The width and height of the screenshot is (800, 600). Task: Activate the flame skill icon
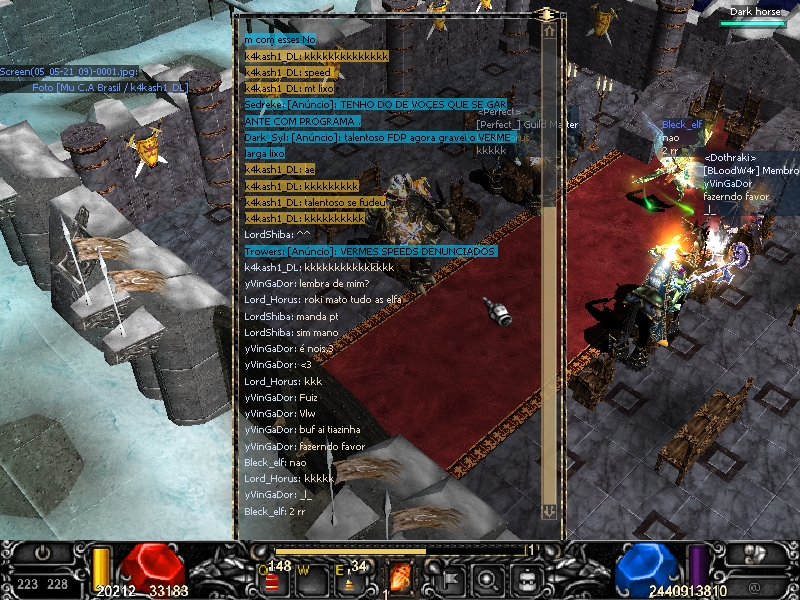click(x=402, y=578)
